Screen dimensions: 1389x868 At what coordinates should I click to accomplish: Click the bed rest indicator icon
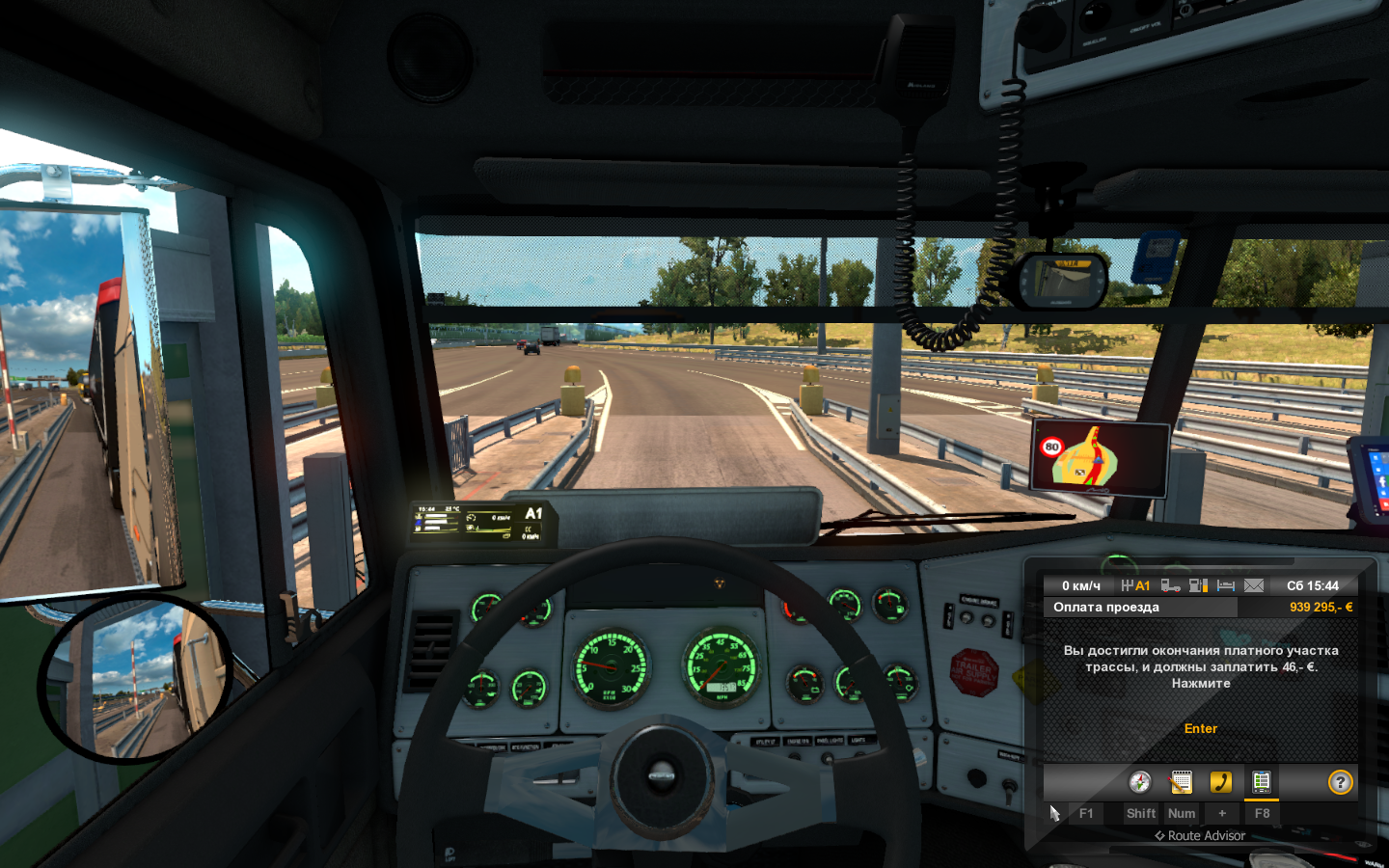point(1226,585)
